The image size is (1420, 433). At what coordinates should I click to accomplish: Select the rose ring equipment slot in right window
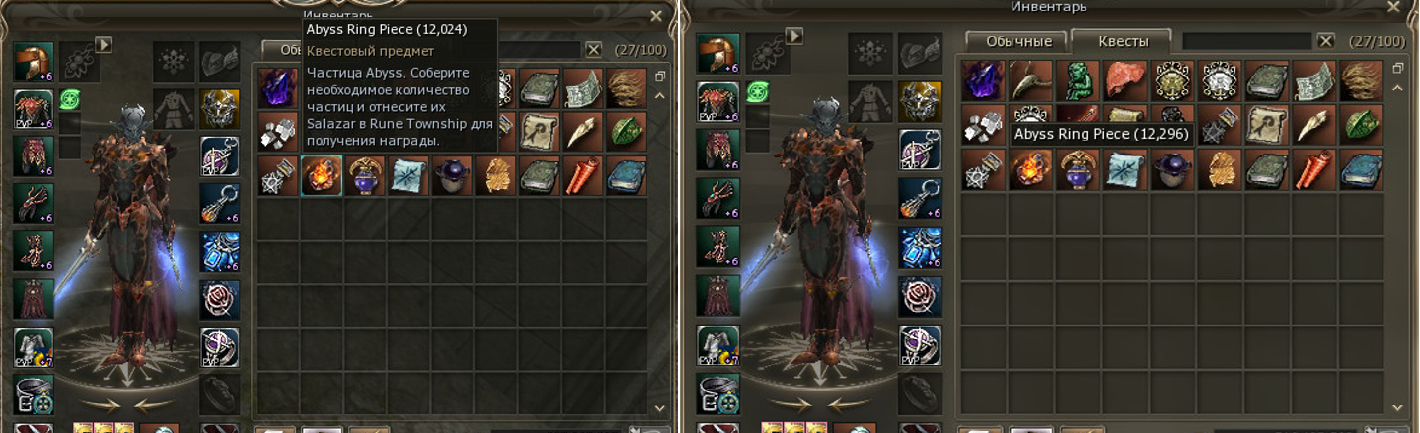tap(919, 297)
